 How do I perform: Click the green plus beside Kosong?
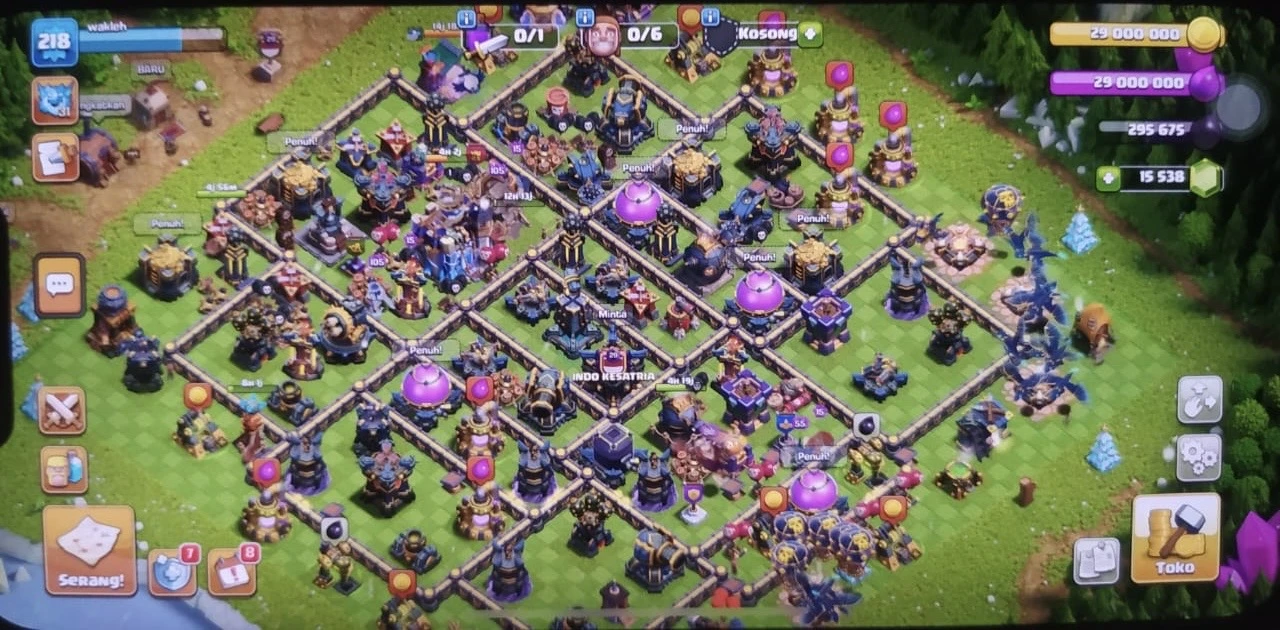[809, 34]
